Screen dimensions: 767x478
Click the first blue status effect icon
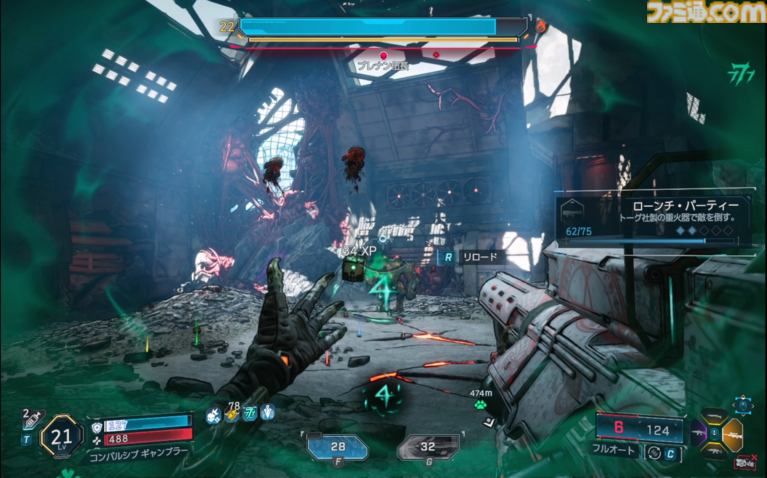tap(214, 414)
